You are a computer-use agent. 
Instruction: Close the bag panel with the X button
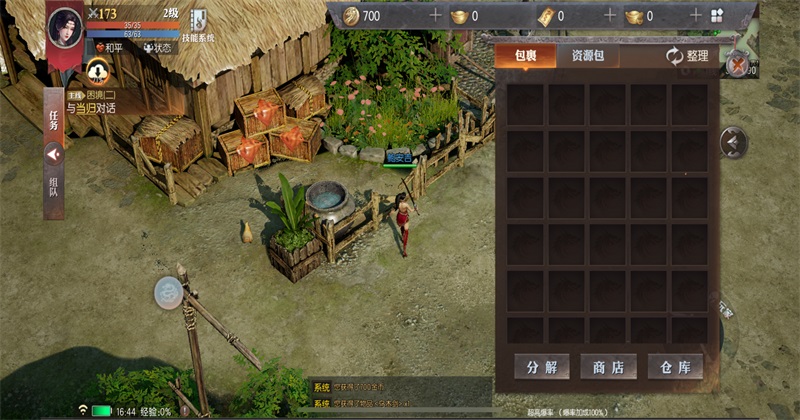[x=738, y=65]
